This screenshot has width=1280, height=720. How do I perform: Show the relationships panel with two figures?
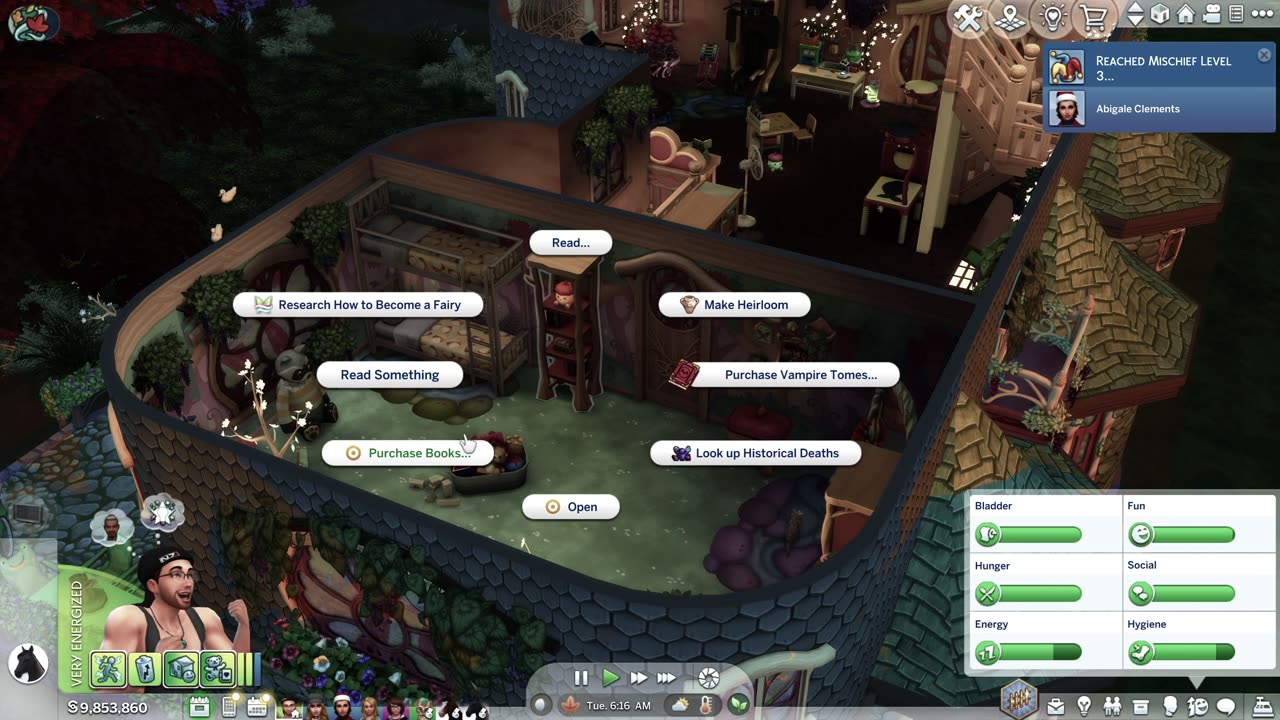coord(1112,707)
